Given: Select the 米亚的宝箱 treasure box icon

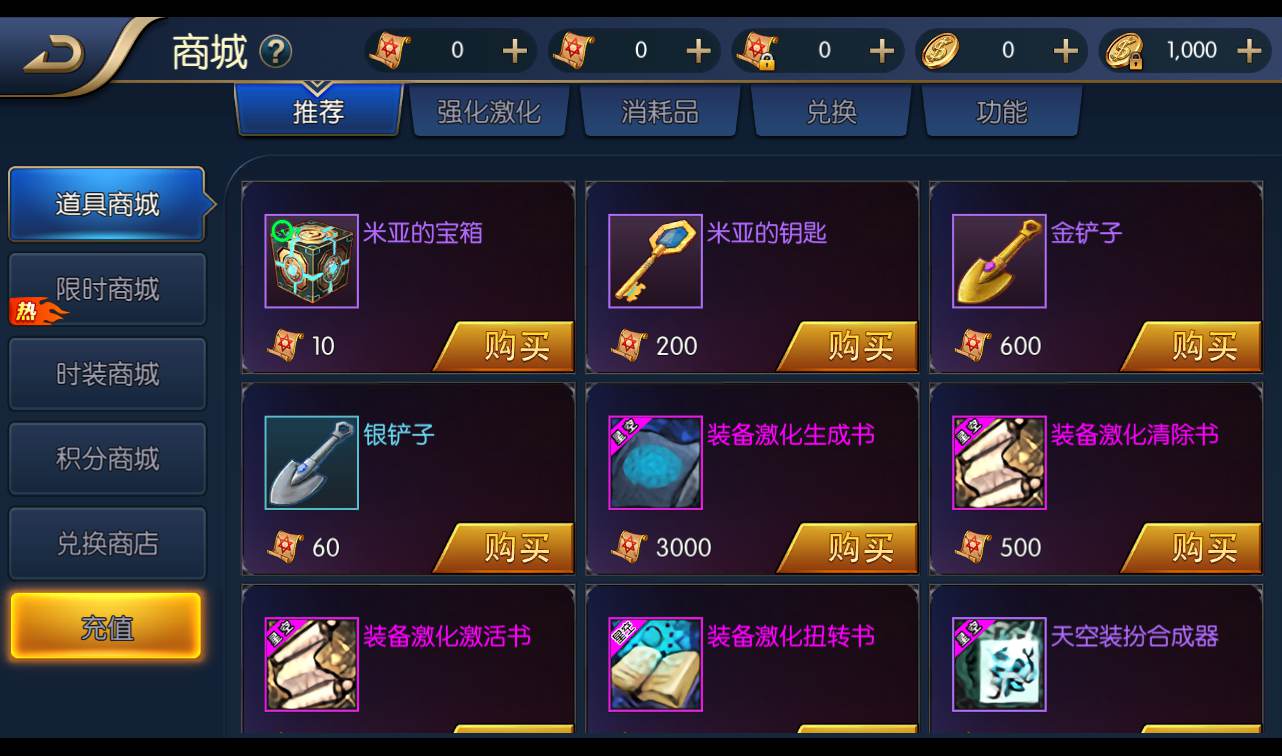Looking at the screenshot, I should tap(311, 260).
